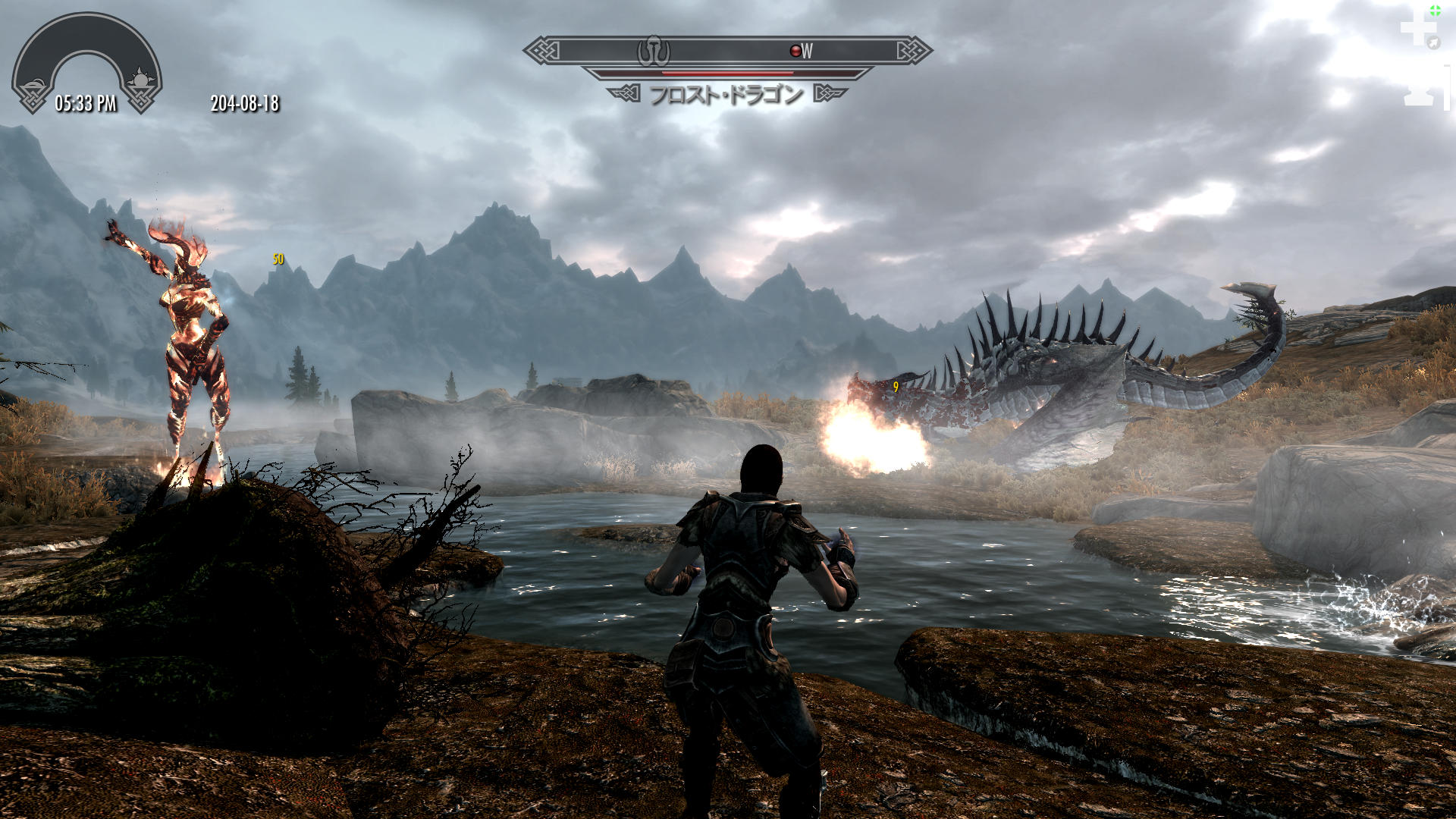Screen dimensions: 1456x819
Task: Click the red enemy dot on the compass
Action: (x=795, y=51)
